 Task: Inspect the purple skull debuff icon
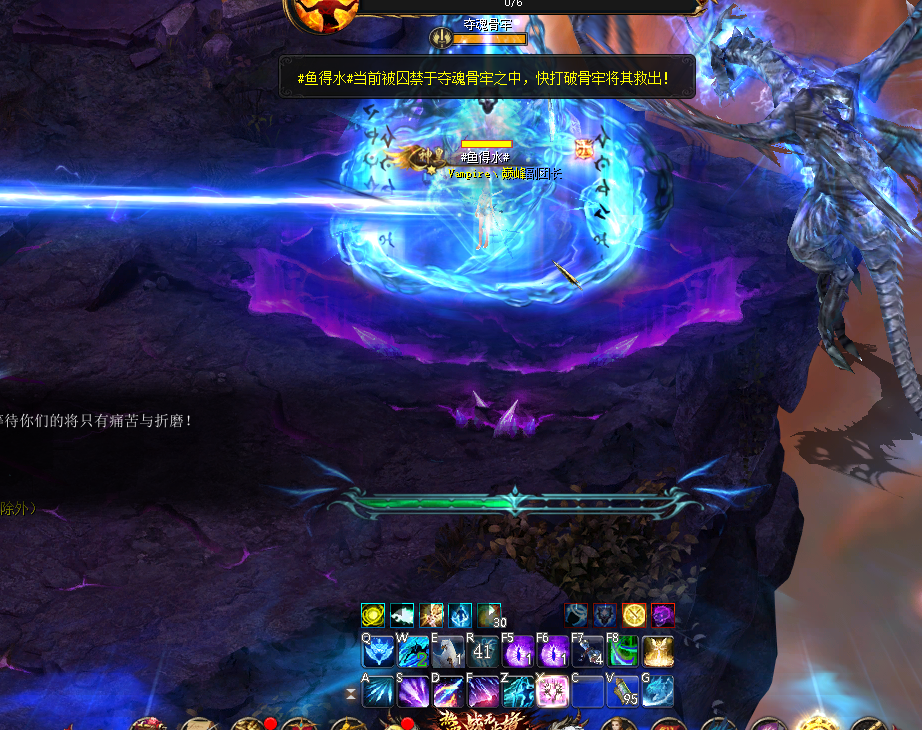coord(664,615)
